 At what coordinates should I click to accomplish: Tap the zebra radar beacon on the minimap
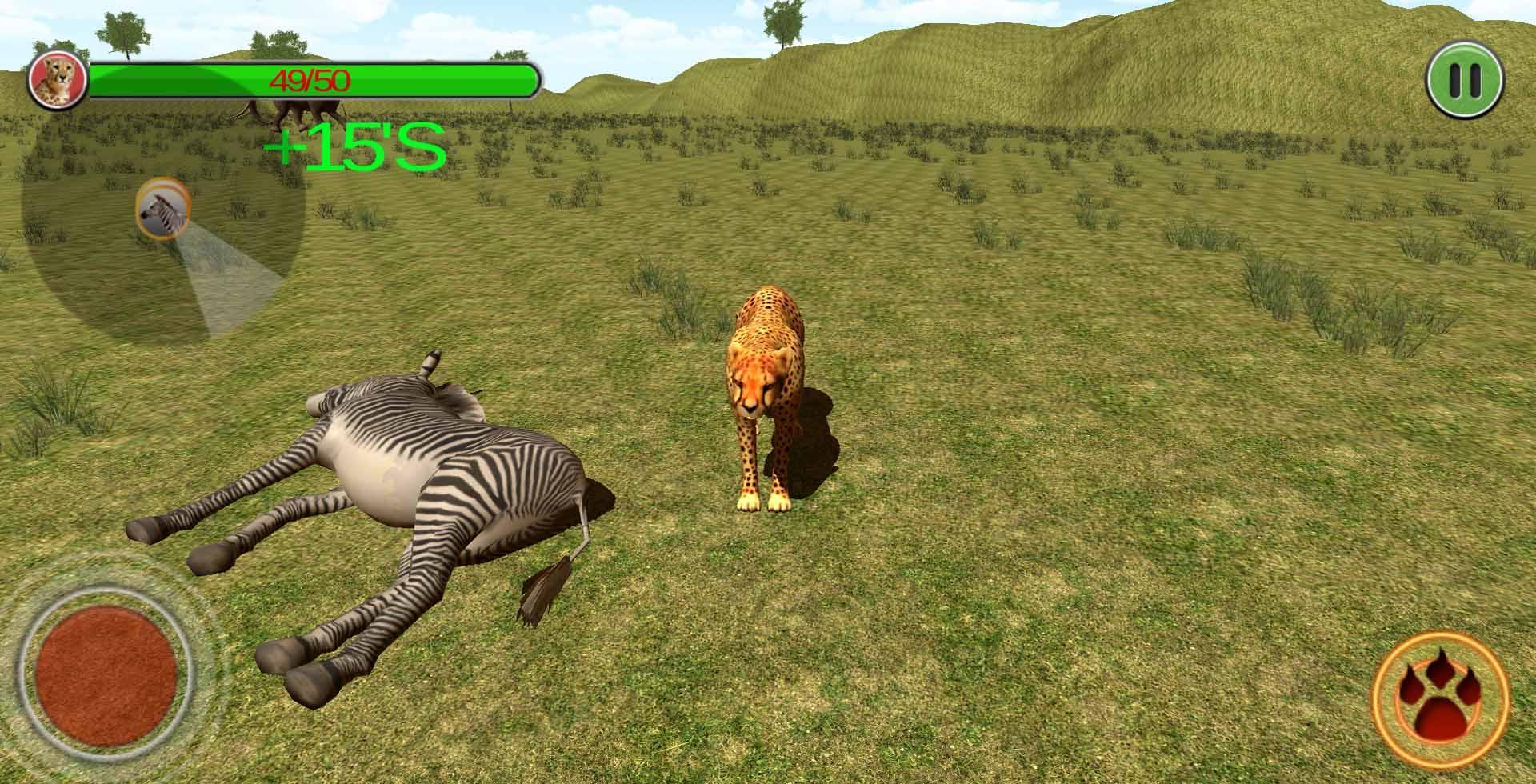162,210
